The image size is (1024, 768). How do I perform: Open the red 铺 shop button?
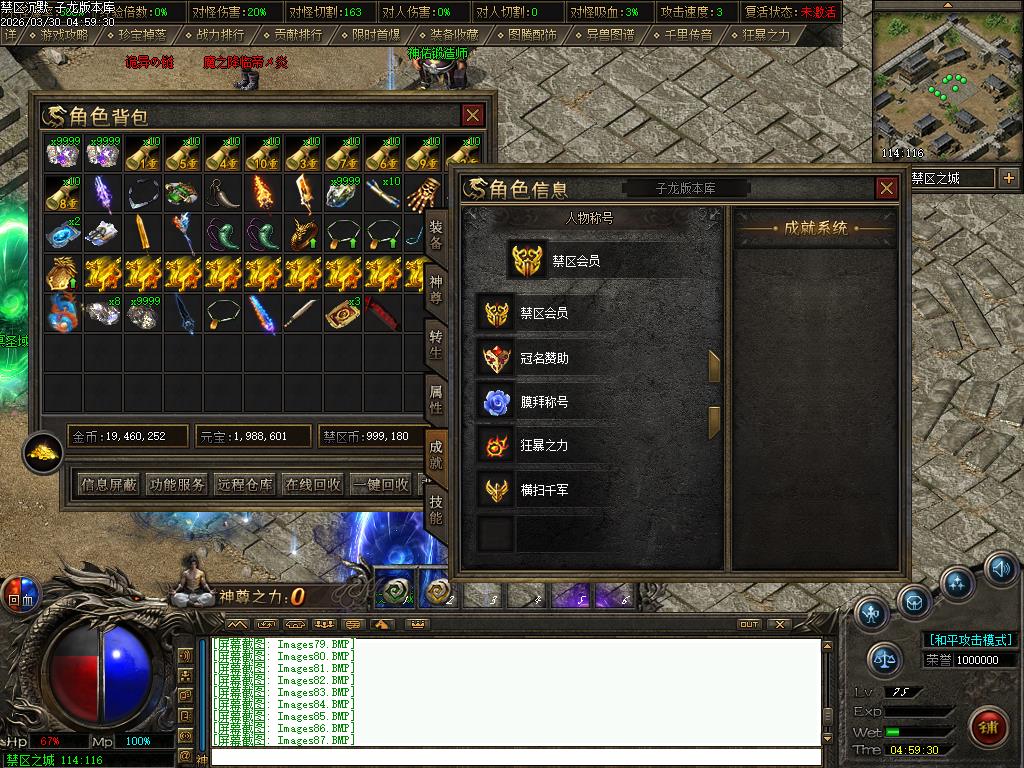point(989,723)
